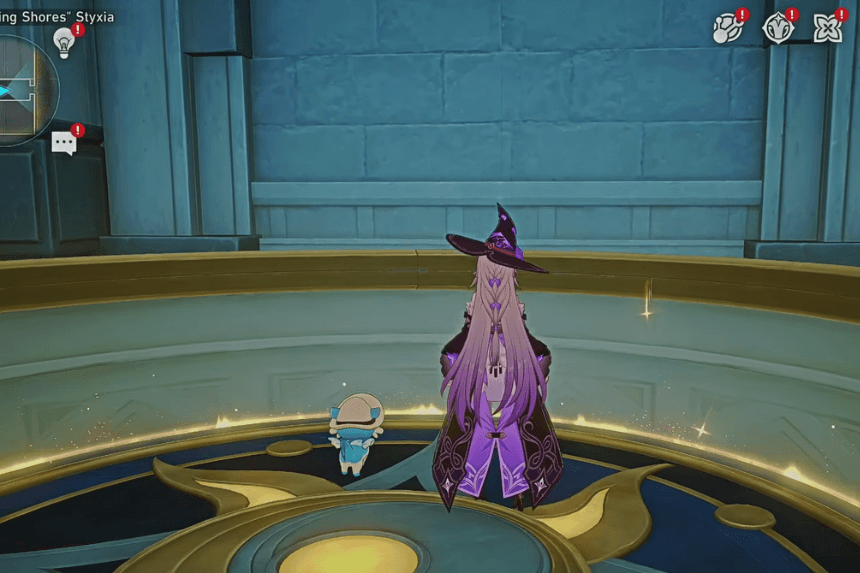Open the lightbulb tips icon
The height and width of the screenshot is (573, 860).
click(65, 42)
